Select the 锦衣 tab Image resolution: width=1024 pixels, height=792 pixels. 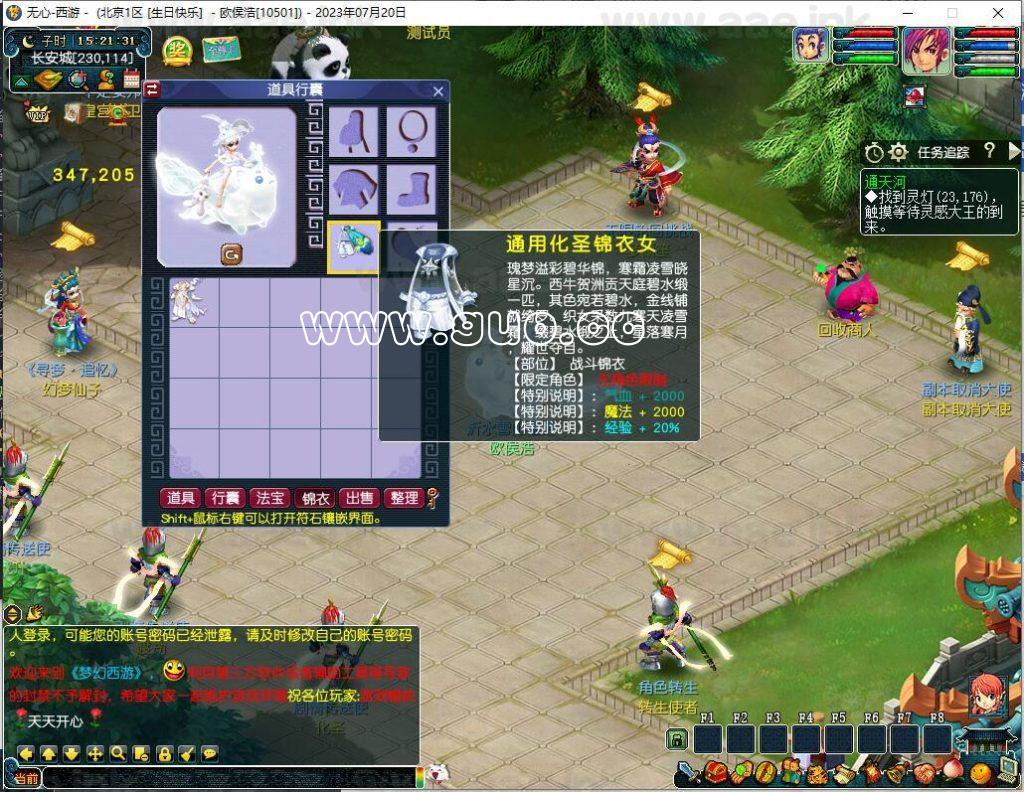[x=316, y=498]
